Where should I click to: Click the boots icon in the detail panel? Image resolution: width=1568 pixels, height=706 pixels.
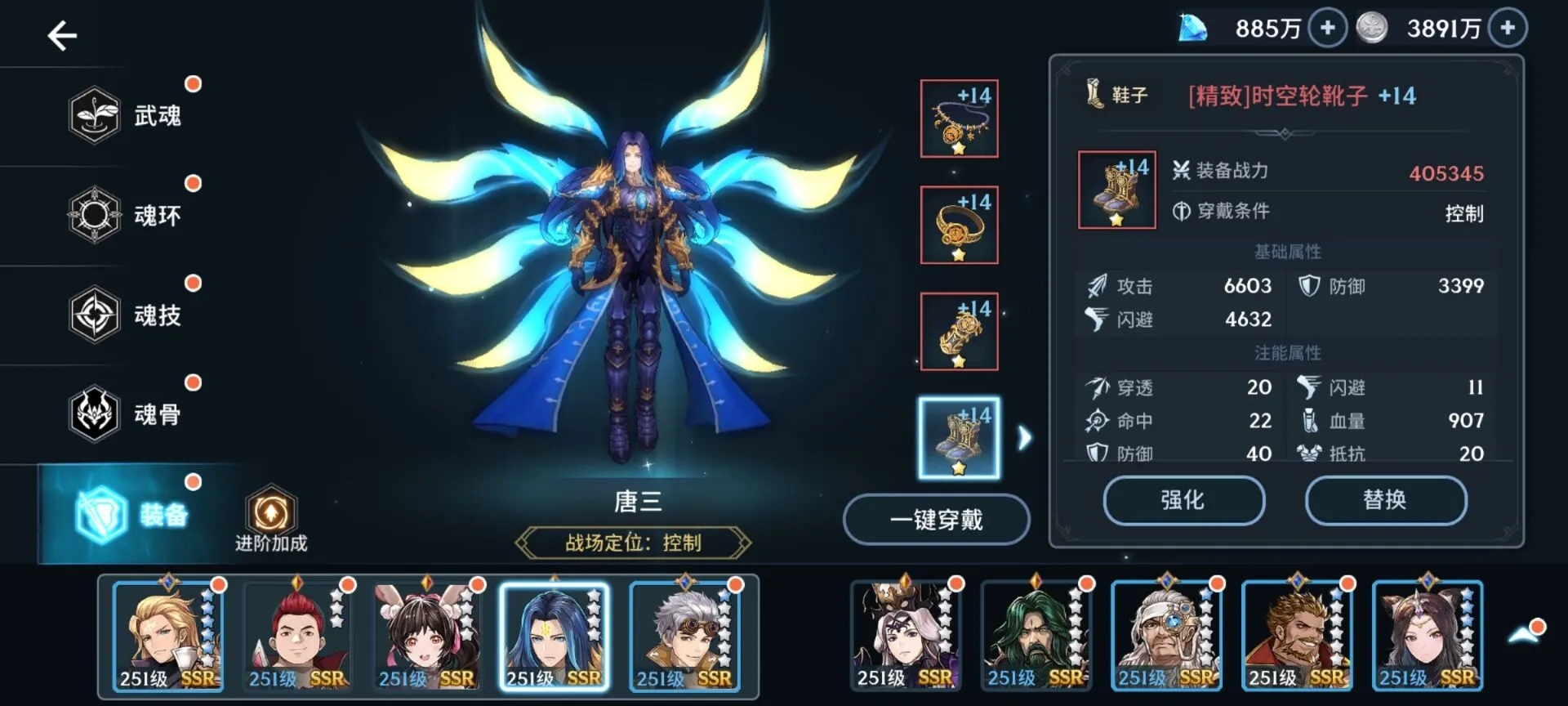pyautogui.click(x=1116, y=188)
